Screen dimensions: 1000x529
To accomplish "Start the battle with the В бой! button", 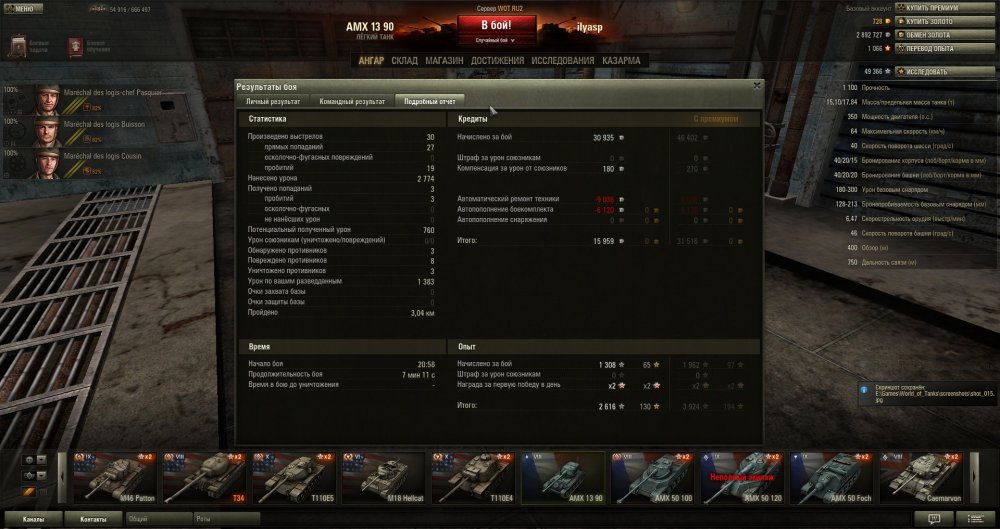I will (x=499, y=26).
